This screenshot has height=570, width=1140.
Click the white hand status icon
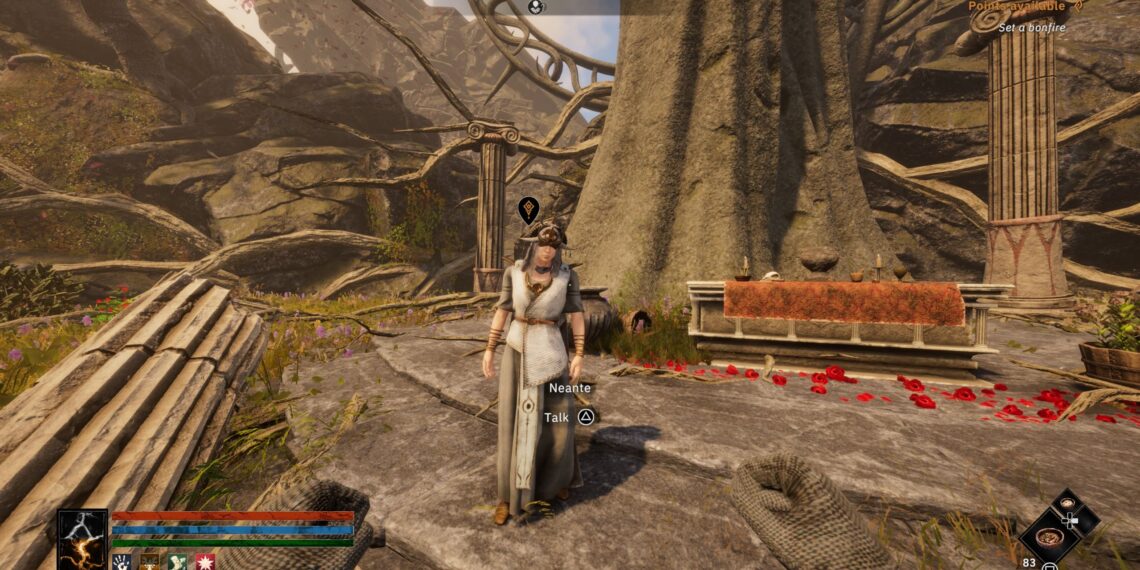pos(121,562)
